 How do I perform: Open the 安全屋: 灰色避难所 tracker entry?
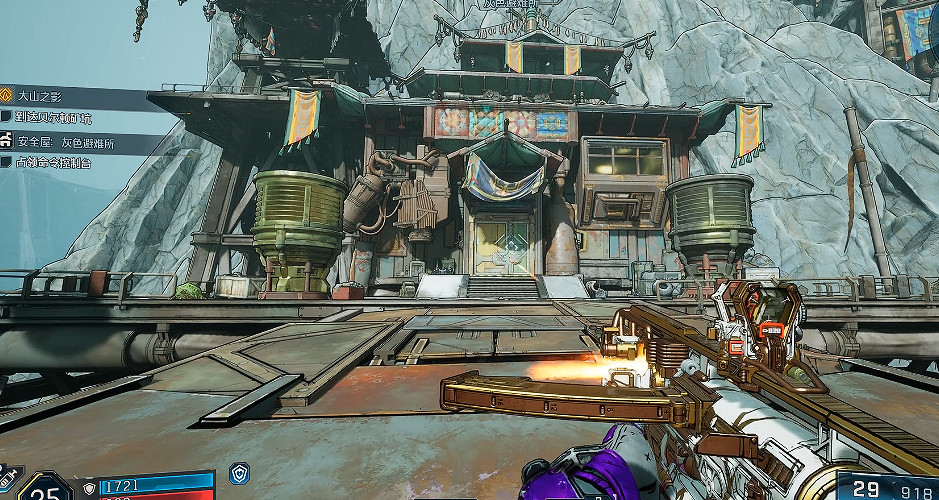coord(62,140)
